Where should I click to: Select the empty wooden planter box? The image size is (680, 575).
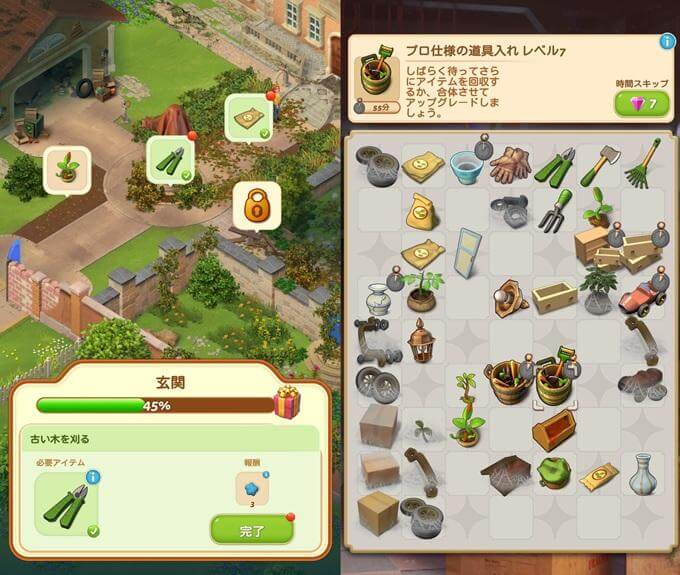553,296
